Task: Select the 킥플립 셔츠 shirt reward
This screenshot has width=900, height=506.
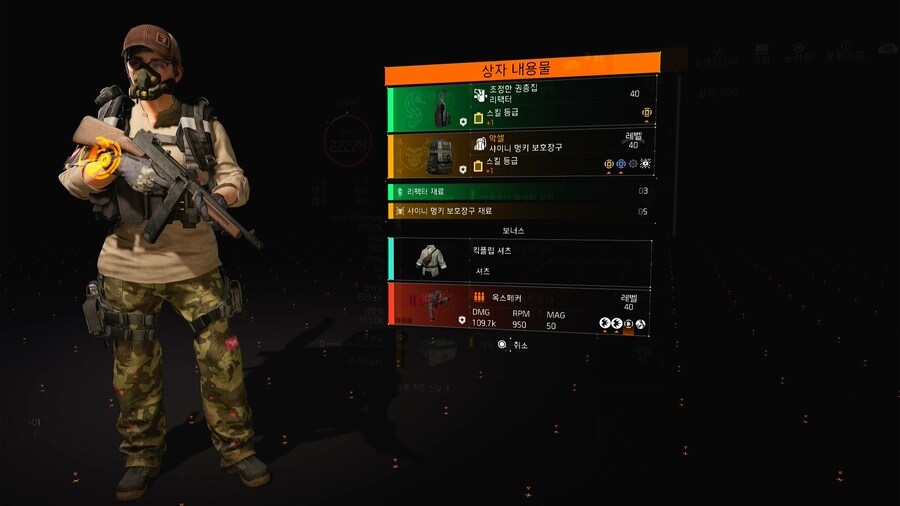Action: tap(520, 259)
